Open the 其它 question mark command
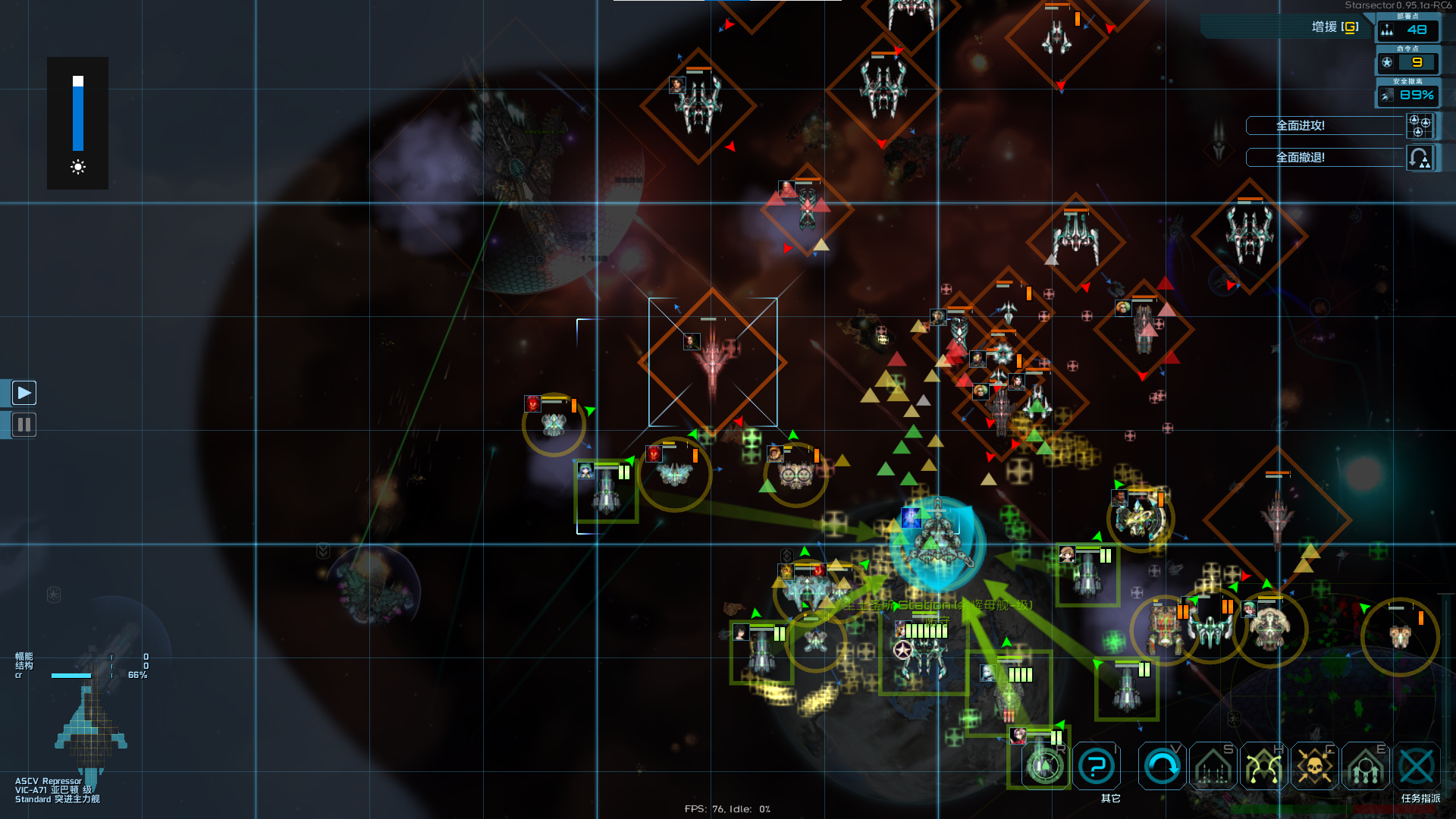The height and width of the screenshot is (819, 1456). click(1096, 767)
